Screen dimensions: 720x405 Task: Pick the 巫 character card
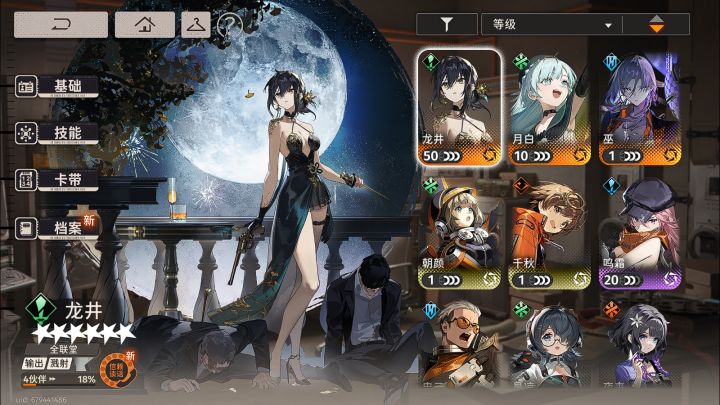point(640,107)
